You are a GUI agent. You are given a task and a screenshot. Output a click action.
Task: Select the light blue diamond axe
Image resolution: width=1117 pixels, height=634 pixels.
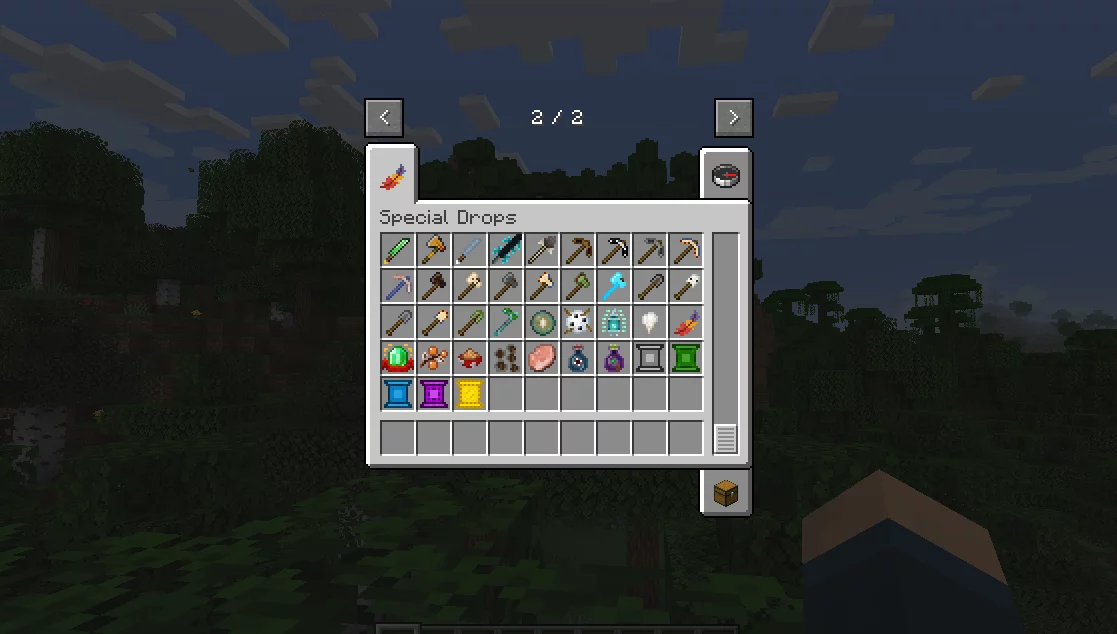point(614,286)
